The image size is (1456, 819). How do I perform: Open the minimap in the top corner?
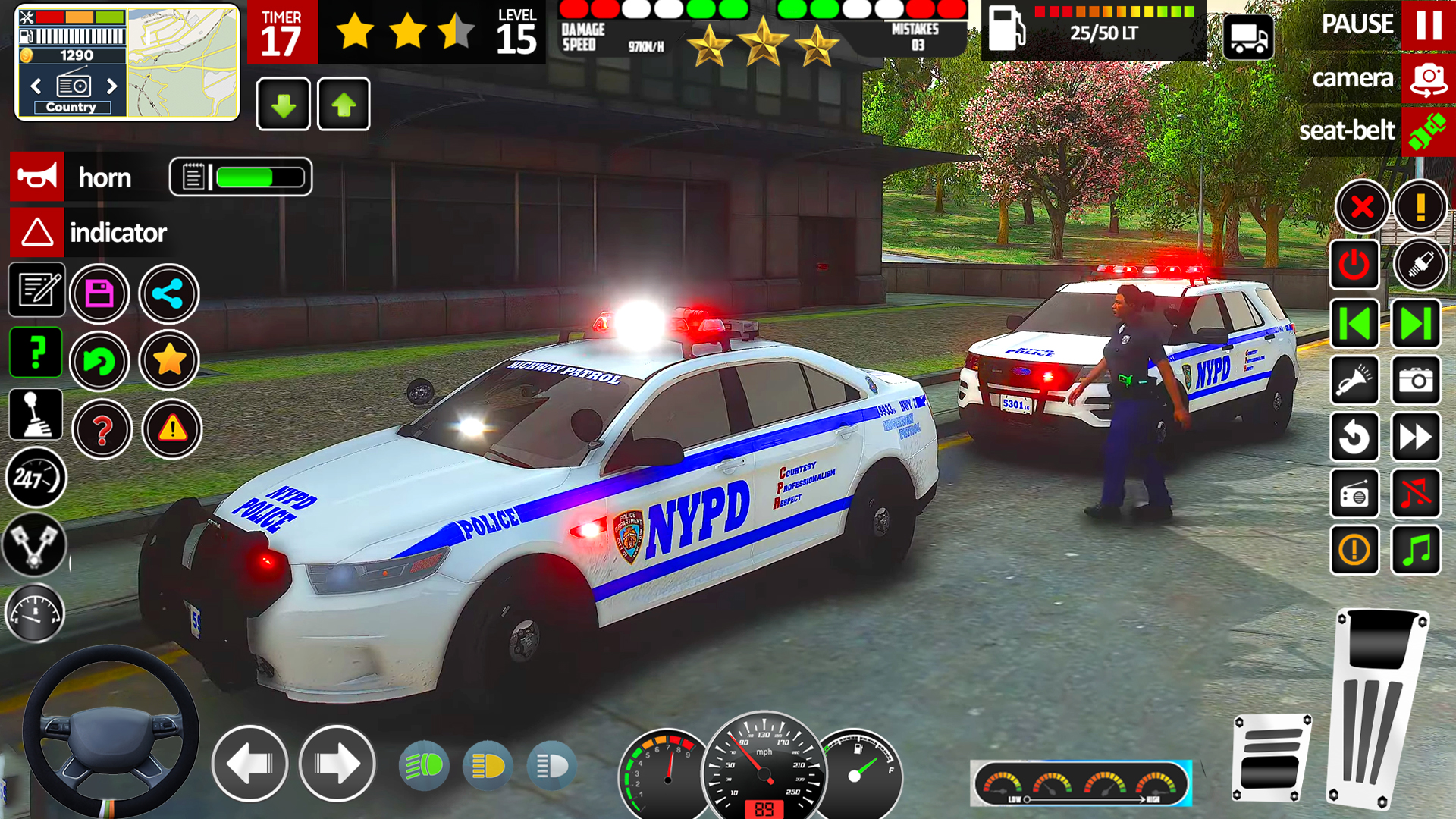[x=182, y=61]
